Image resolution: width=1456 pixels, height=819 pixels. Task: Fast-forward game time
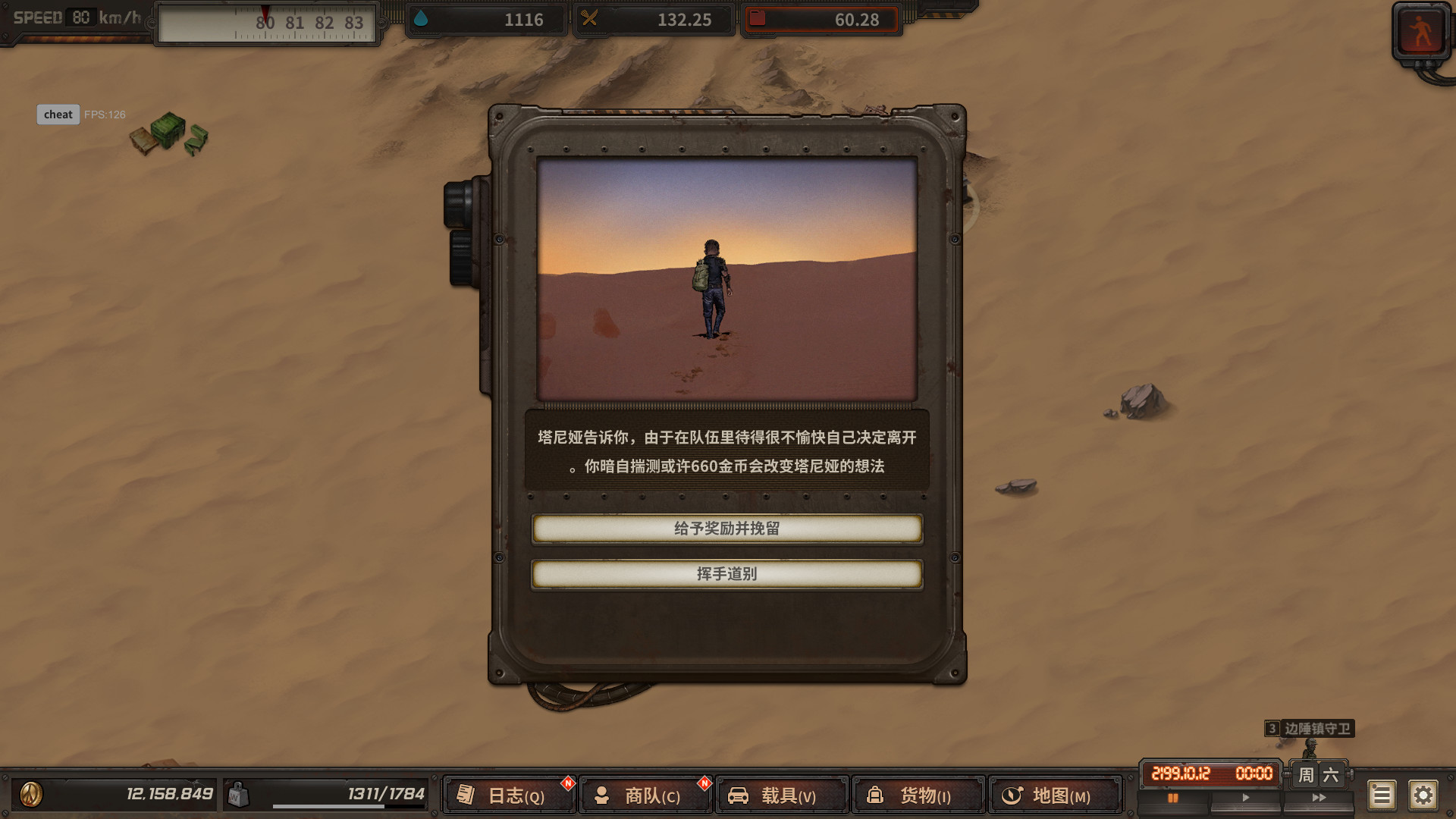[x=1317, y=797]
